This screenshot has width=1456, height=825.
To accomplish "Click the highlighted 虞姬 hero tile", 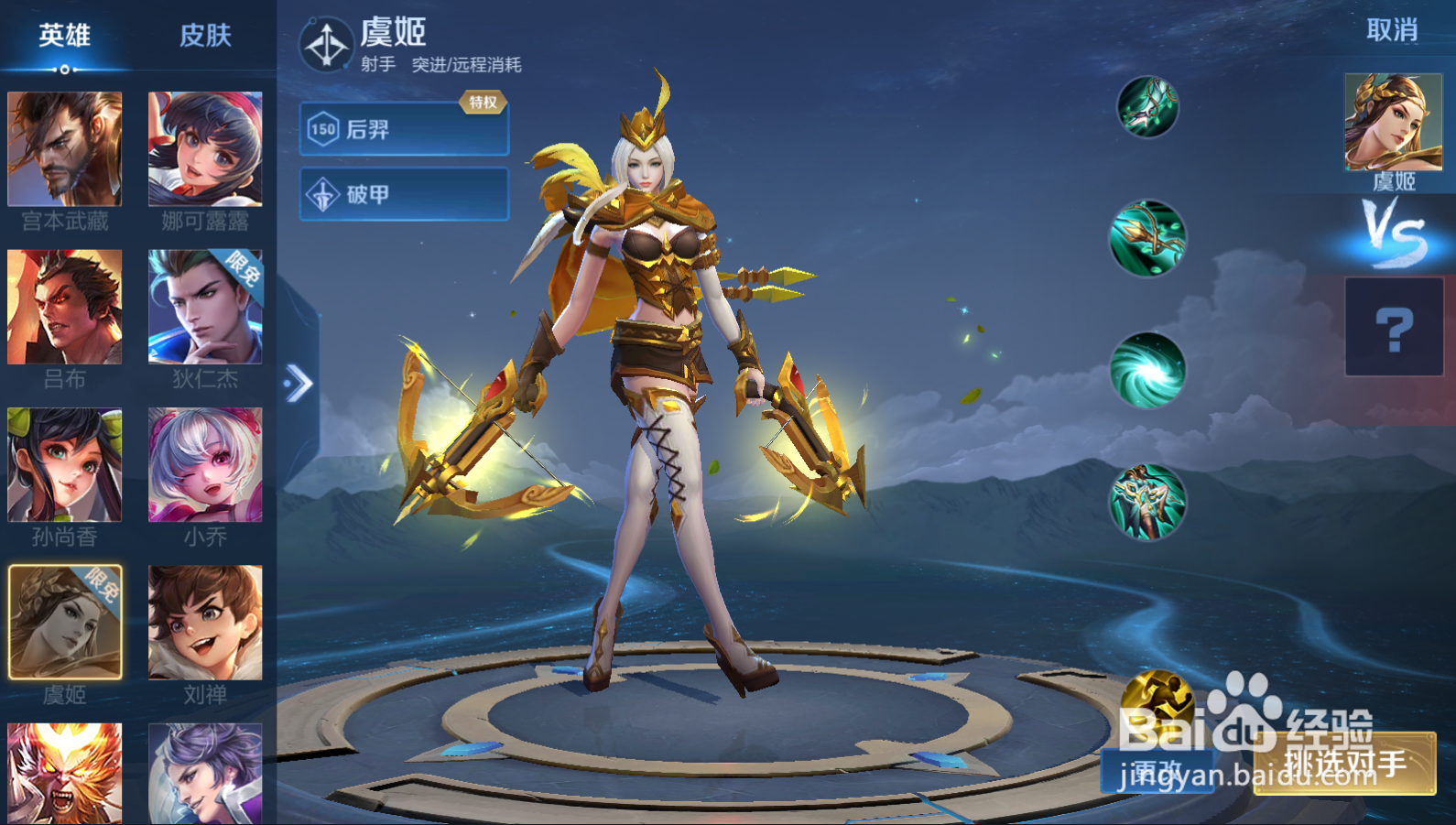I will tap(64, 623).
